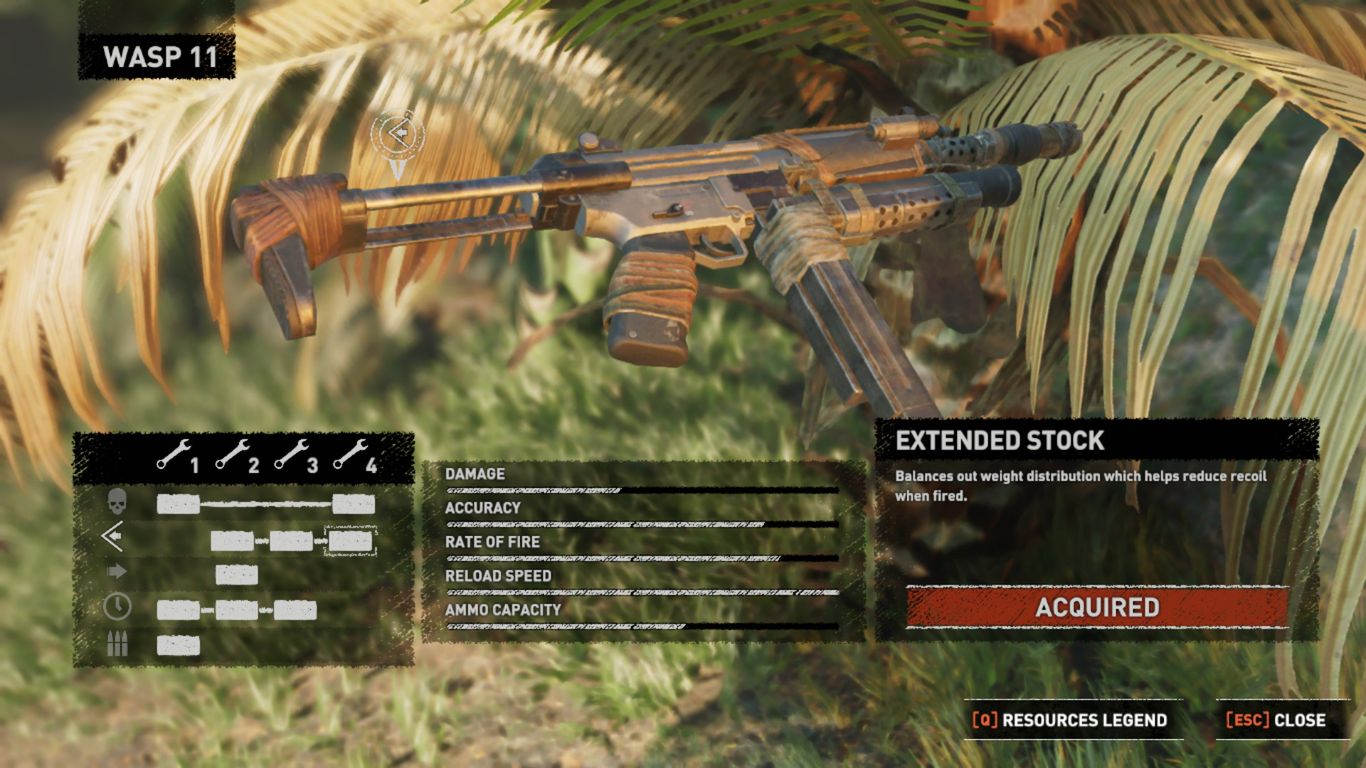This screenshot has width=1366, height=768.
Task: Choose the tier 3 accuracy upgrade slot
Action: click(291, 541)
